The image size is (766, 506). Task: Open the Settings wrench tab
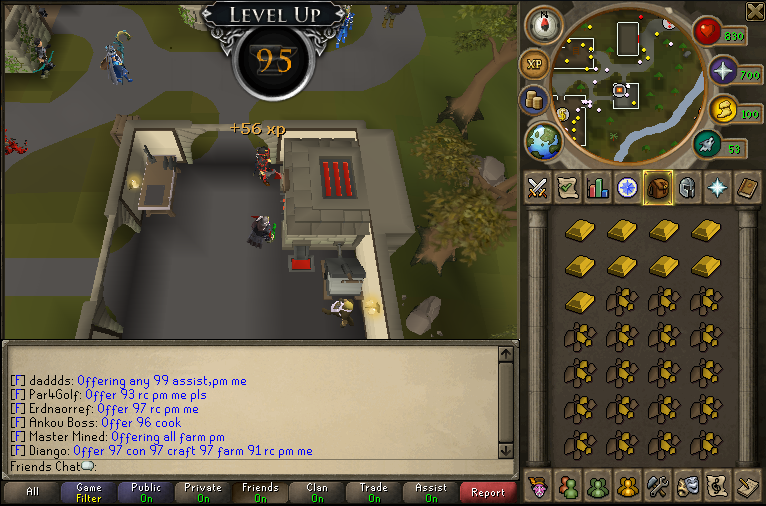point(657,486)
